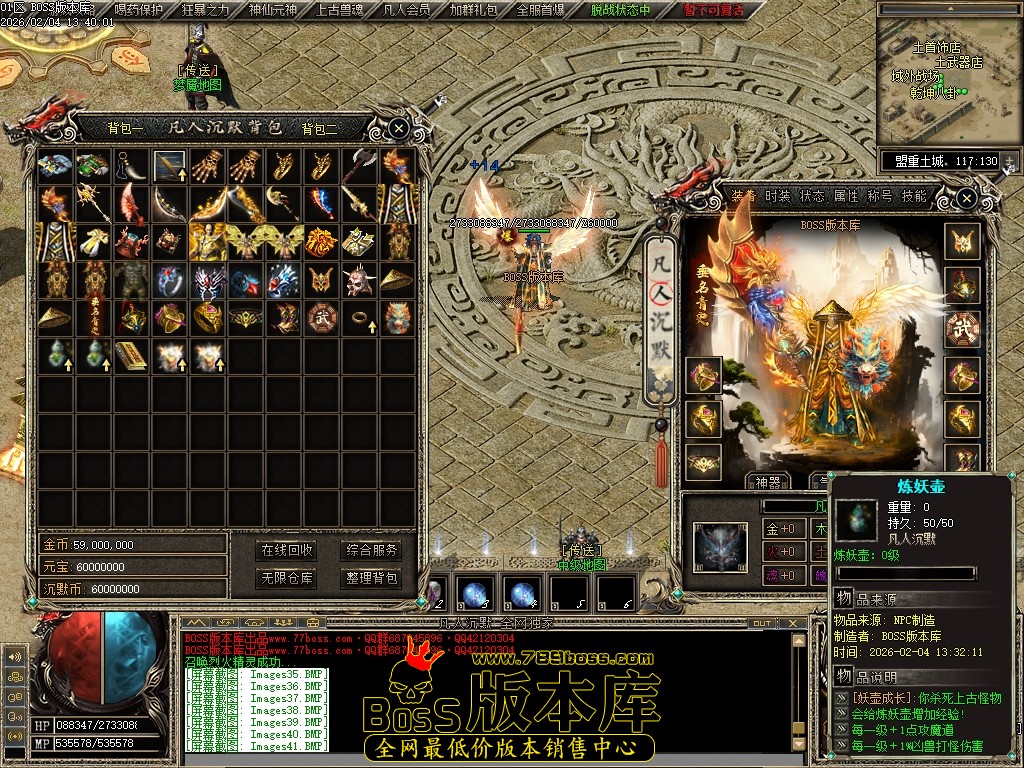Close the character equipment panel
Viewport: 1024px width, 768px height.
(966, 198)
